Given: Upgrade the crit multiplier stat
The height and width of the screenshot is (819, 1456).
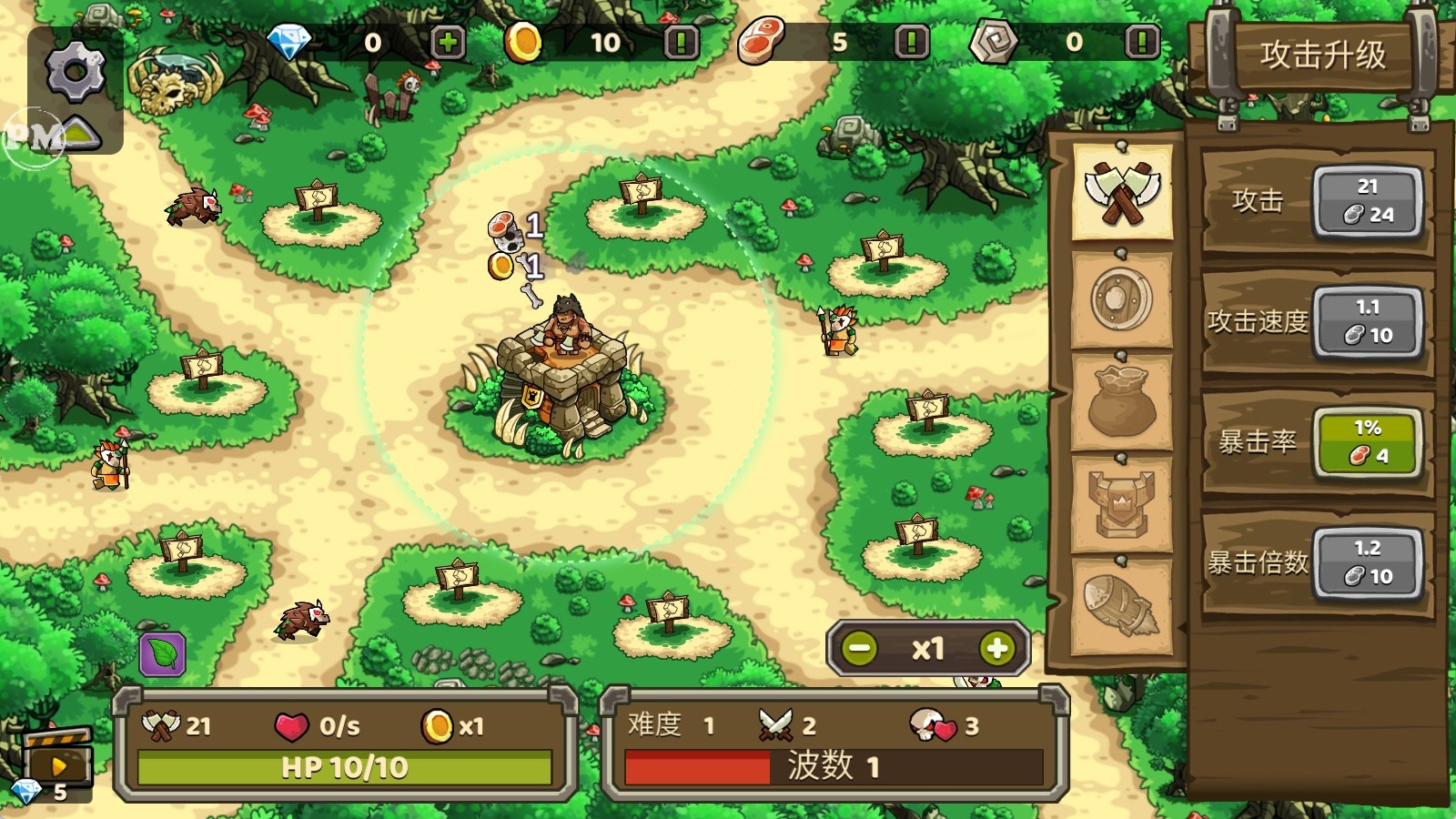Looking at the screenshot, I should [1367, 563].
